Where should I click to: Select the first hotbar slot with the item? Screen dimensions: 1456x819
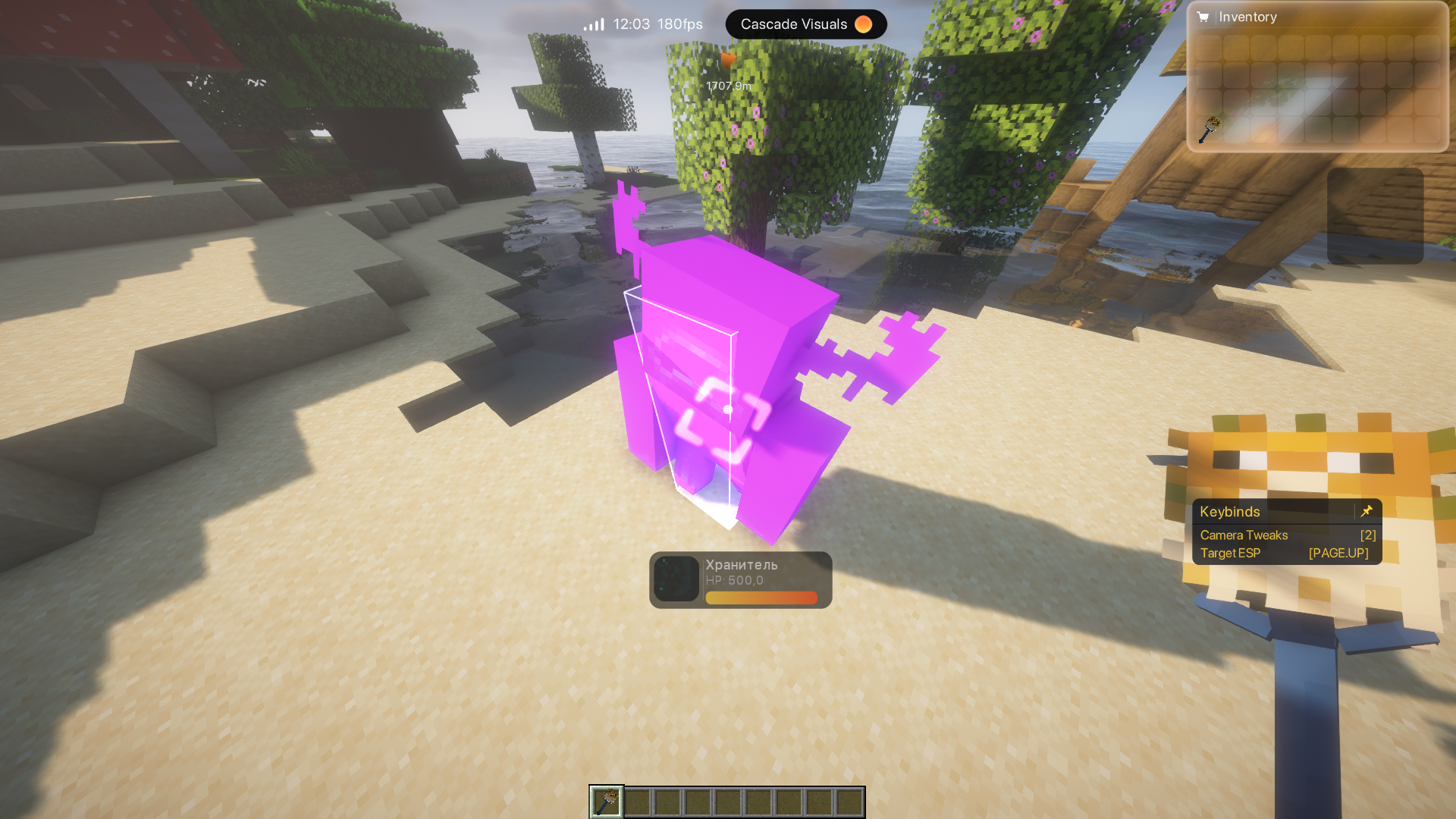click(x=607, y=802)
